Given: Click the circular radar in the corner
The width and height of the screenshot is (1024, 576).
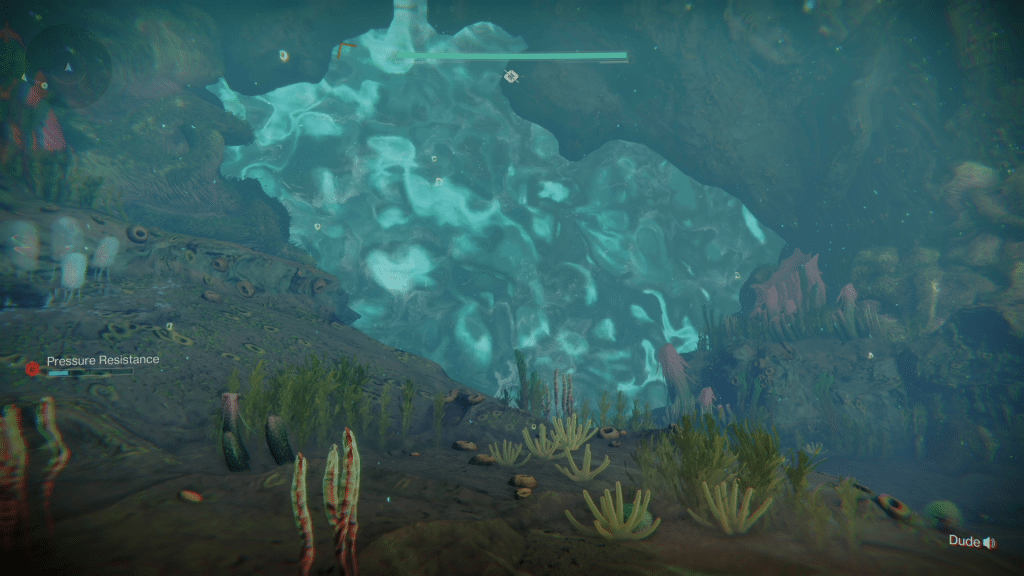Looking at the screenshot, I should (68, 66).
